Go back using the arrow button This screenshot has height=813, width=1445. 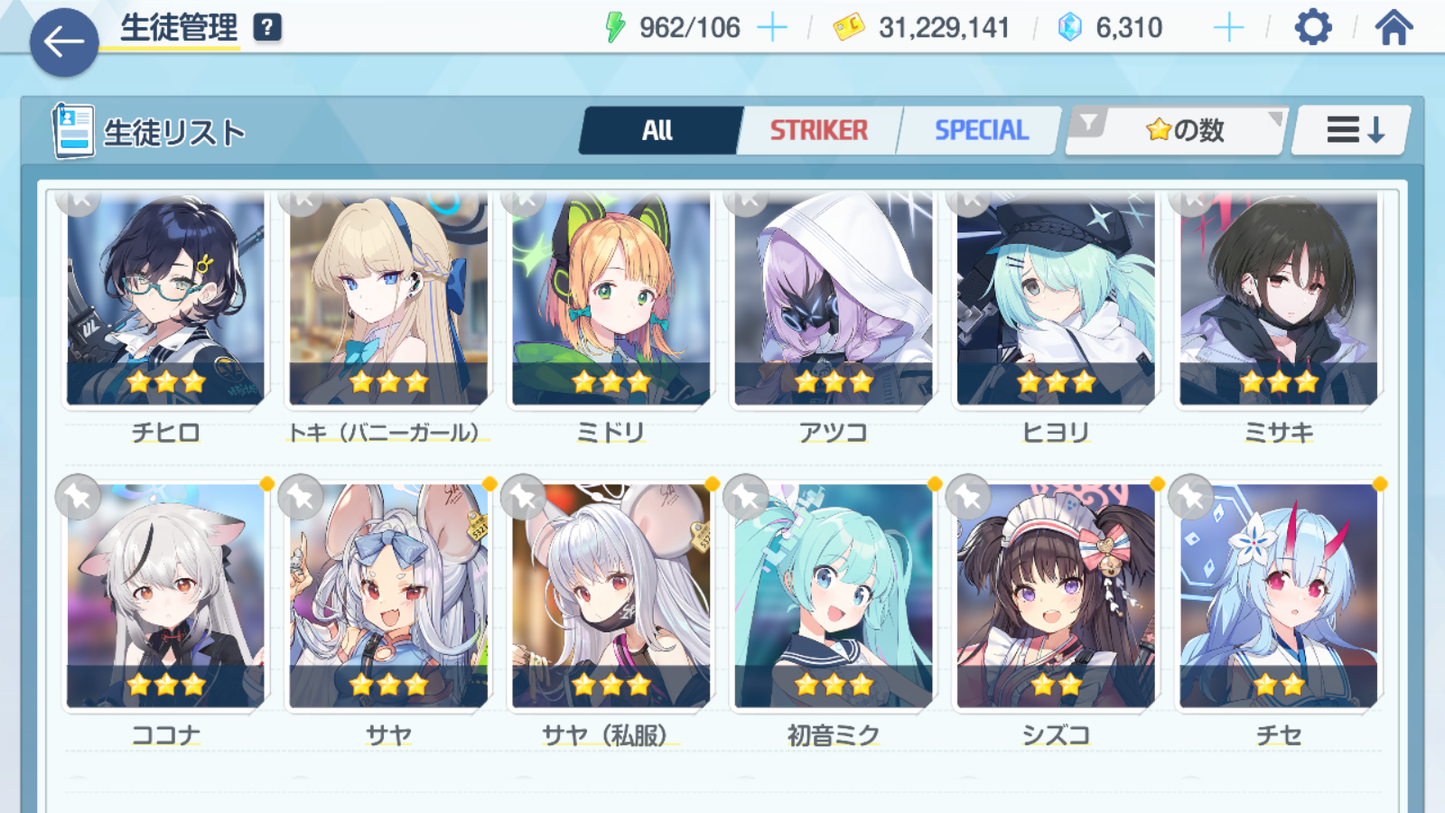pos(64,42)
